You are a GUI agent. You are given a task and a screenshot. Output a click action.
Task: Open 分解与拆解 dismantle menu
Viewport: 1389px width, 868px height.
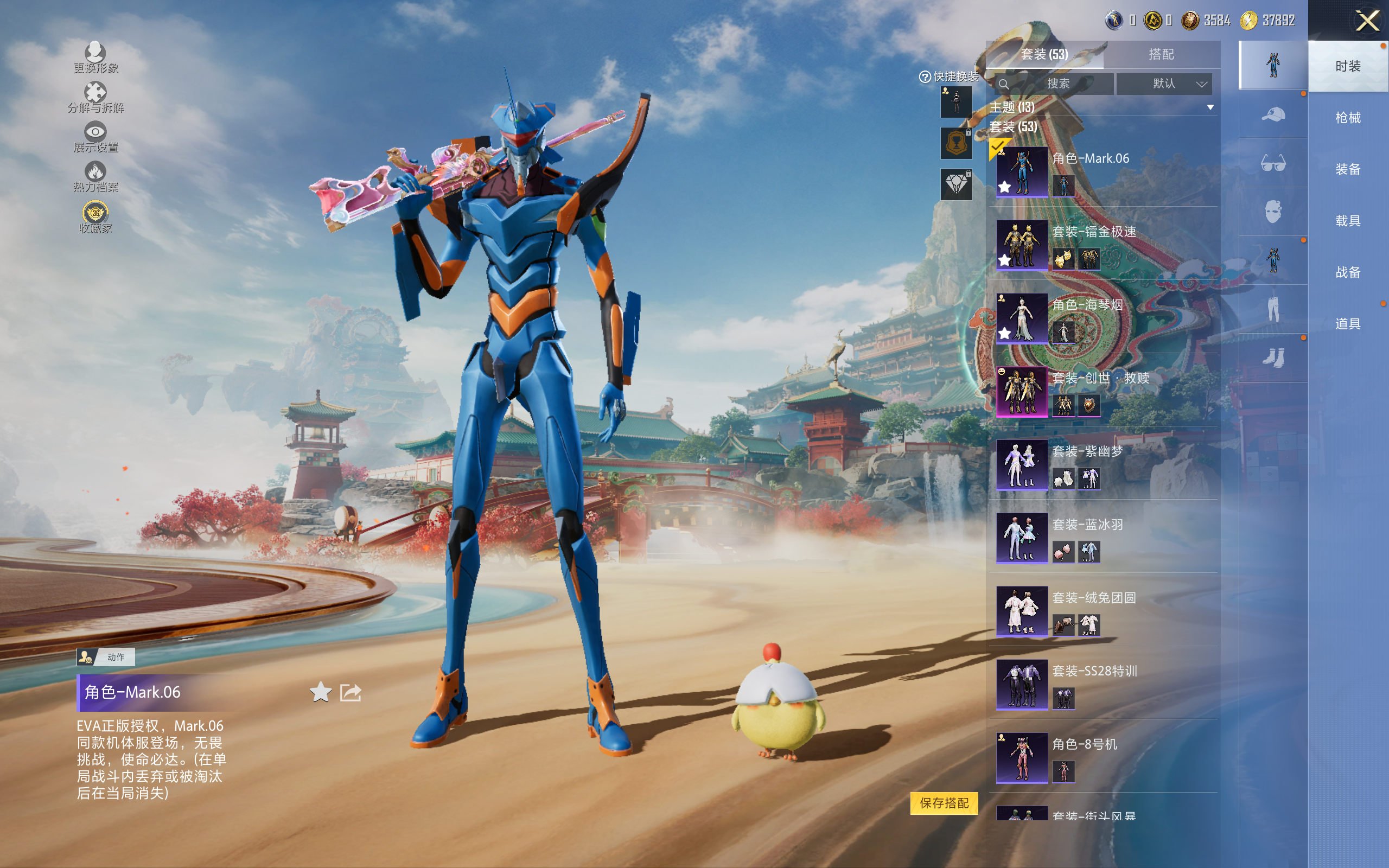(x=95, y=97)
